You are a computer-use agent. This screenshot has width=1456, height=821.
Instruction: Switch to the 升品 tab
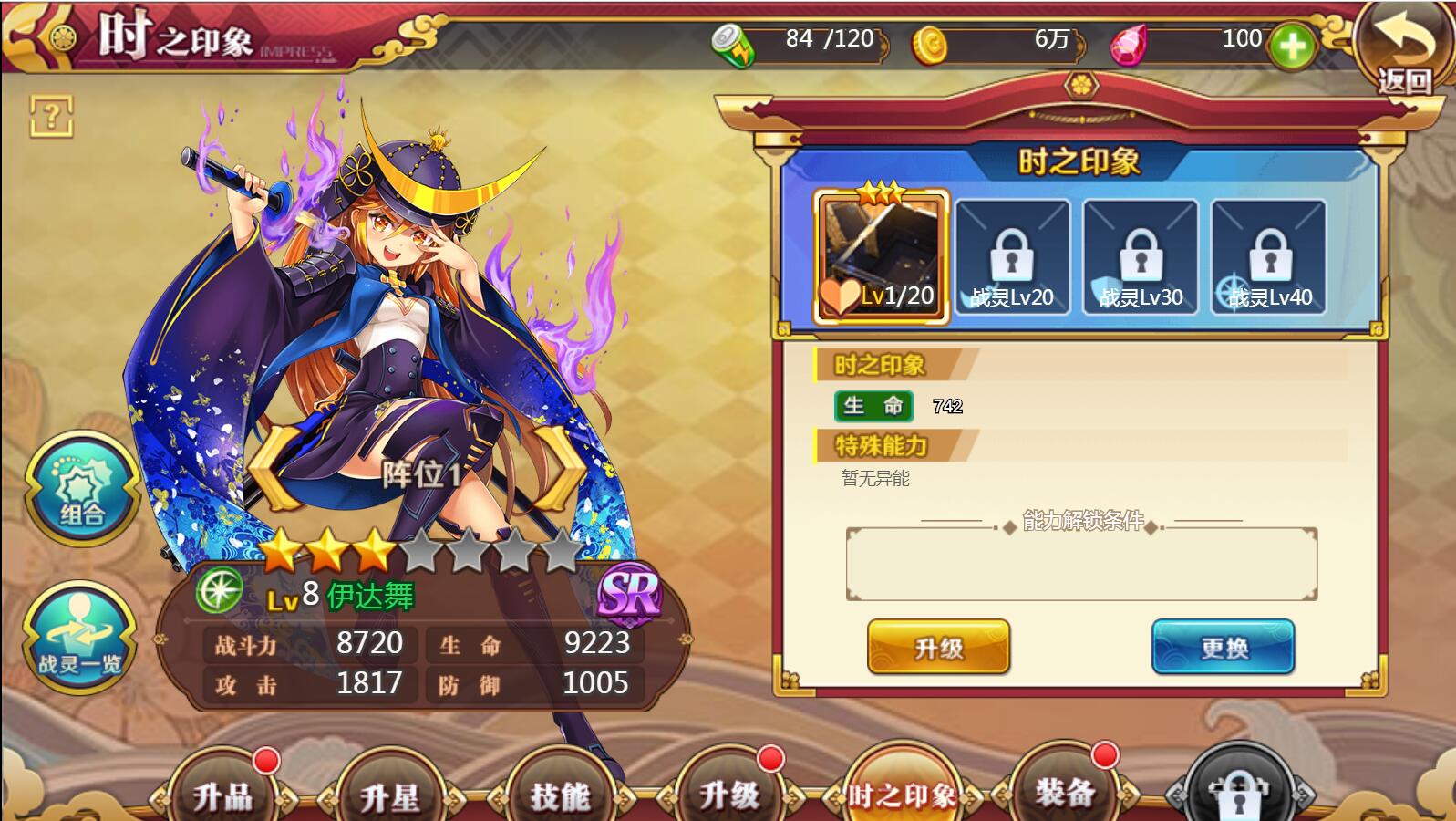pos(223,792)
